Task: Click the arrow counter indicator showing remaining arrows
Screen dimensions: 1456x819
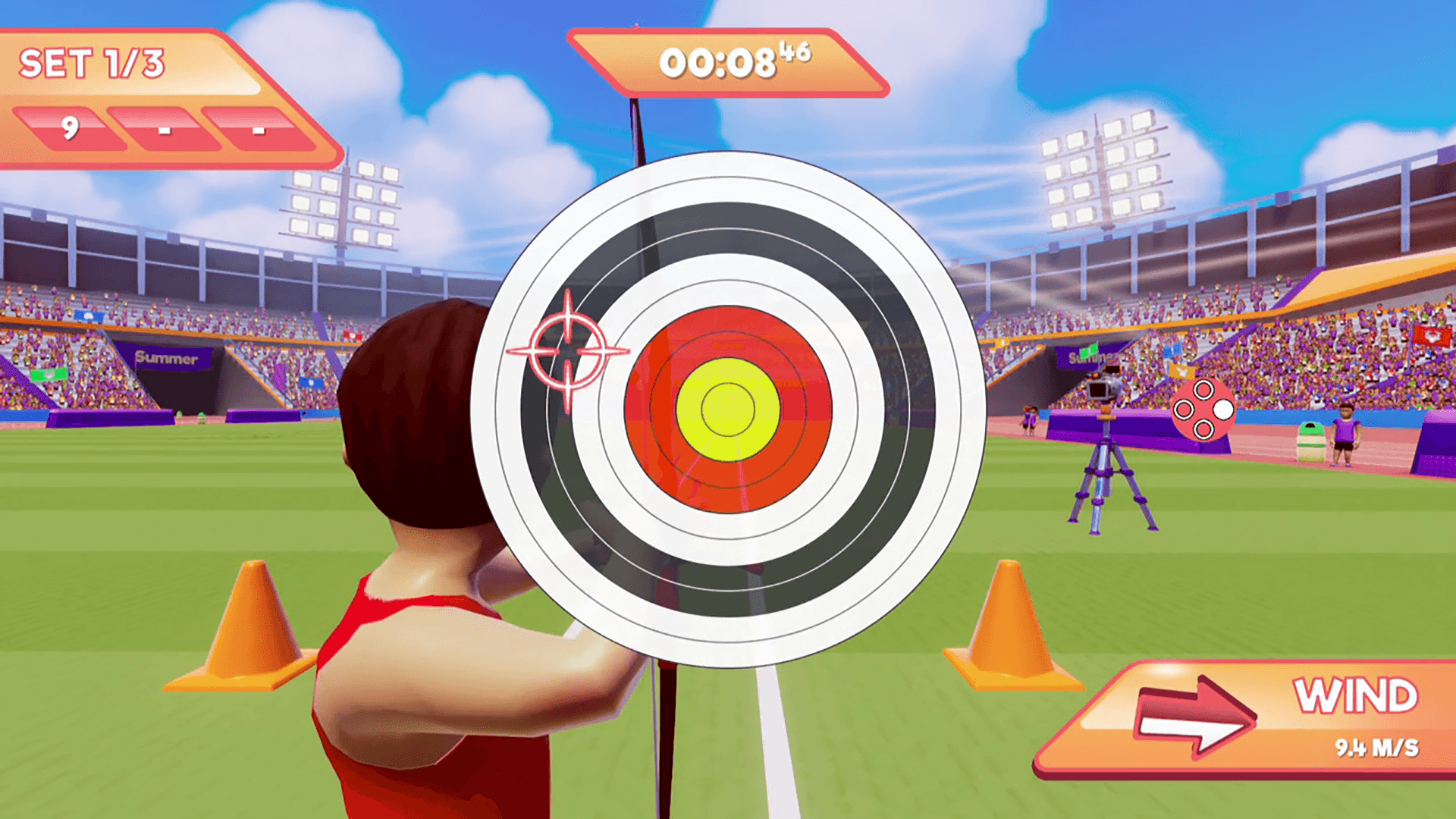Action: point(1204,409)
